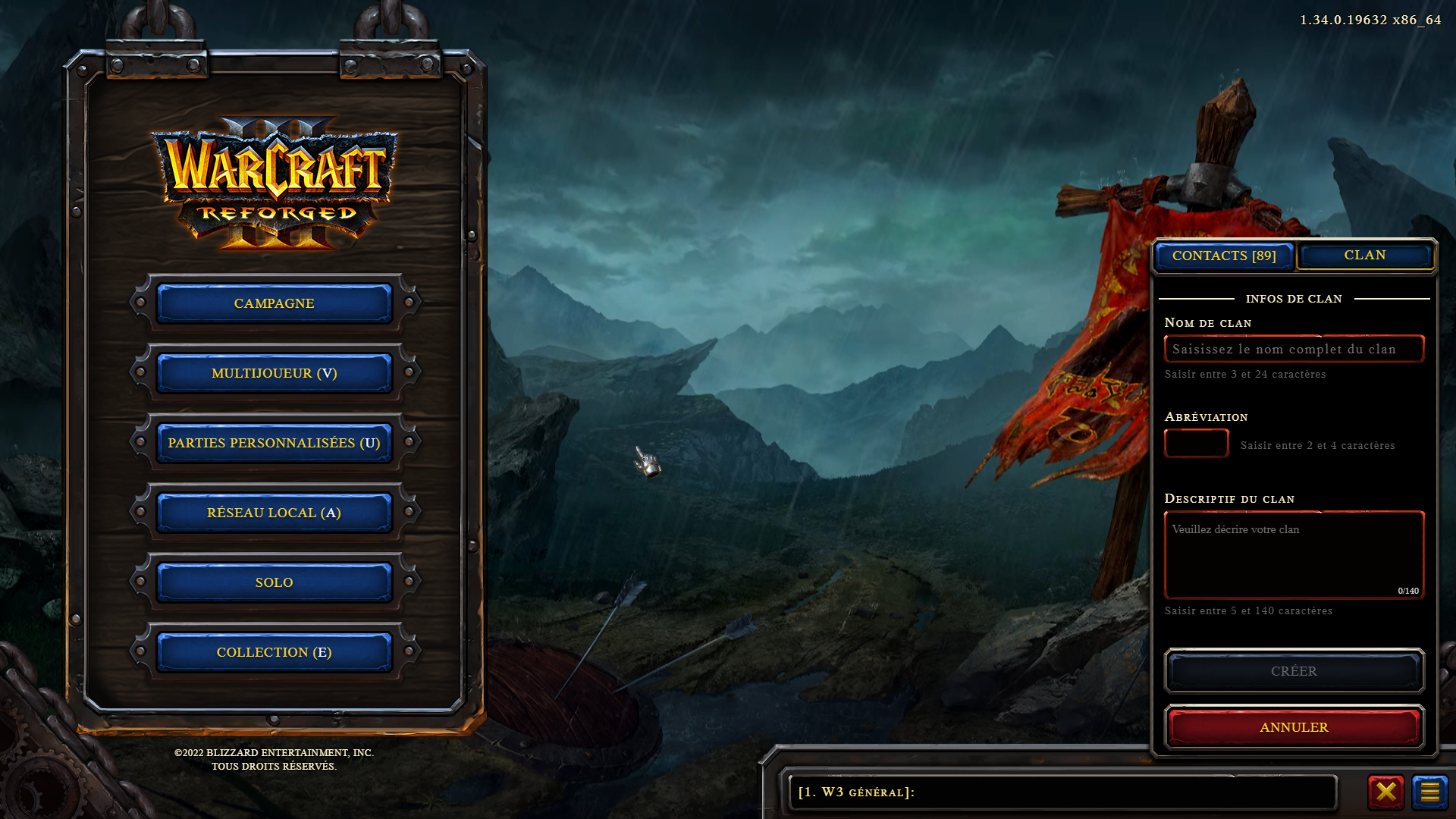Select Multijoueur (V) mode

[274, 373]
